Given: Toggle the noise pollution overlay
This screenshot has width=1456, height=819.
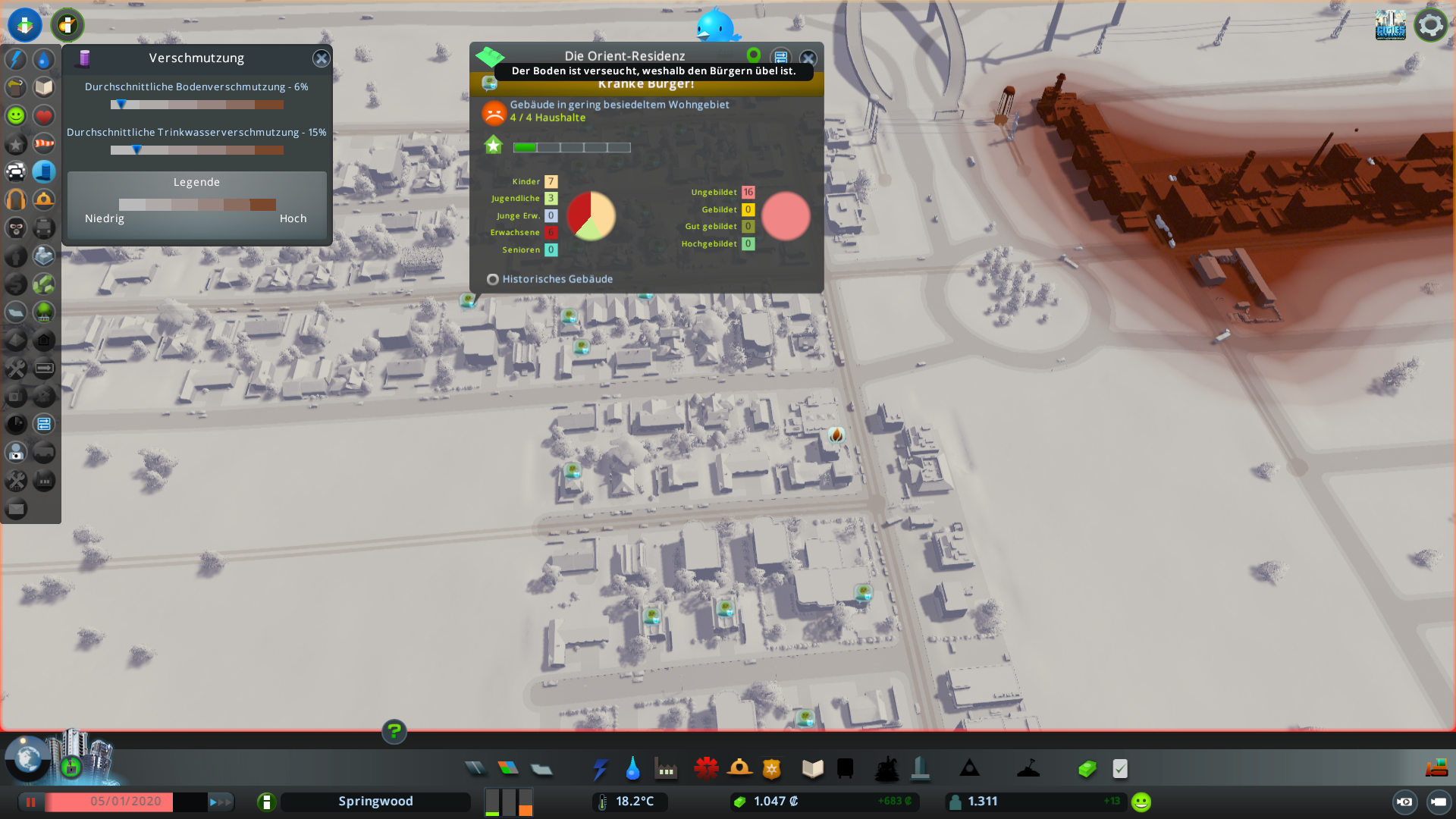Looking at the screenshot, I should click(17, 200).
